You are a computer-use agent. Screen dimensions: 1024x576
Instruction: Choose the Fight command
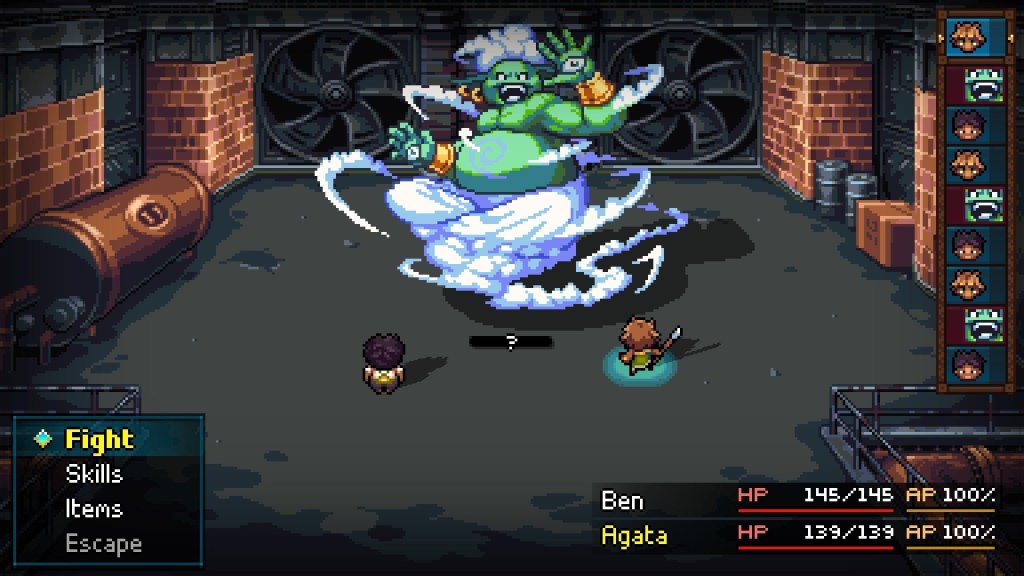click(x=99, y=439)
